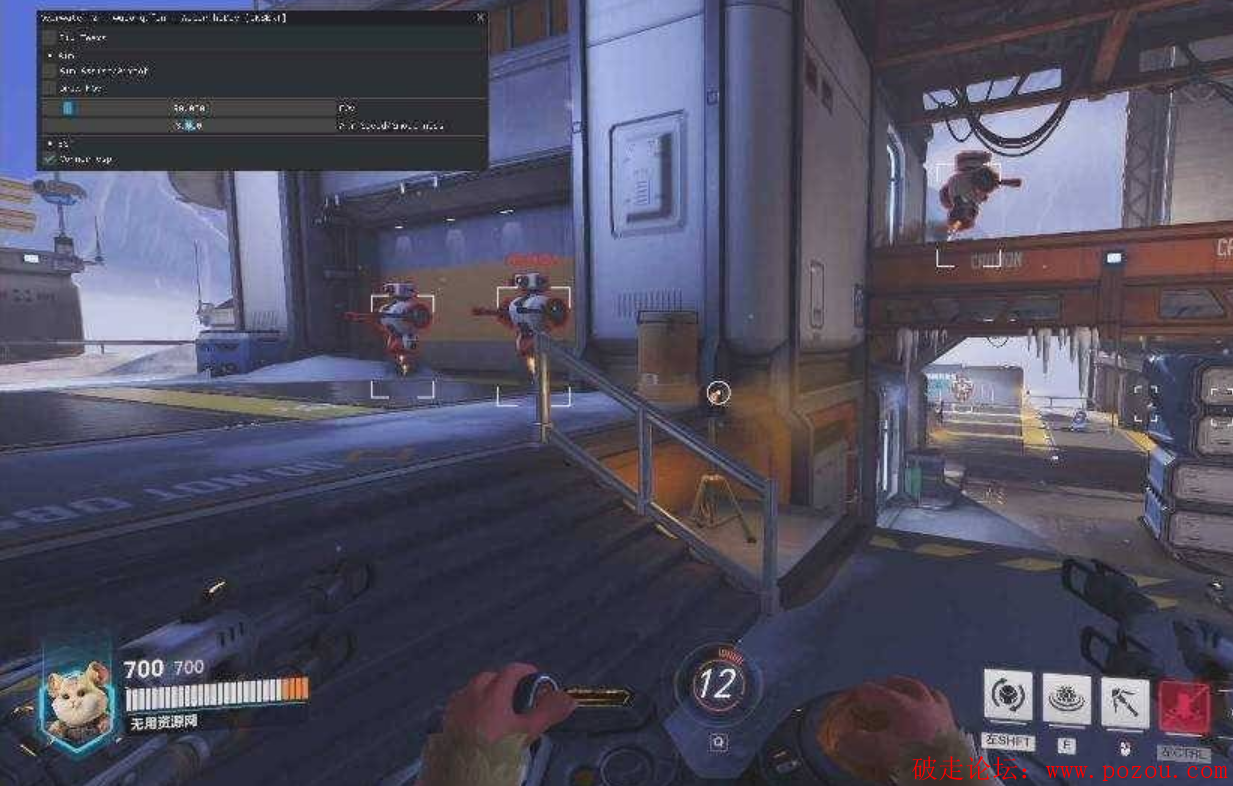Image resolution: width=1233 pixels, height=786 pixels.
Task: Untick the checked checkbox in the overlay
Action: pos(50,159)
